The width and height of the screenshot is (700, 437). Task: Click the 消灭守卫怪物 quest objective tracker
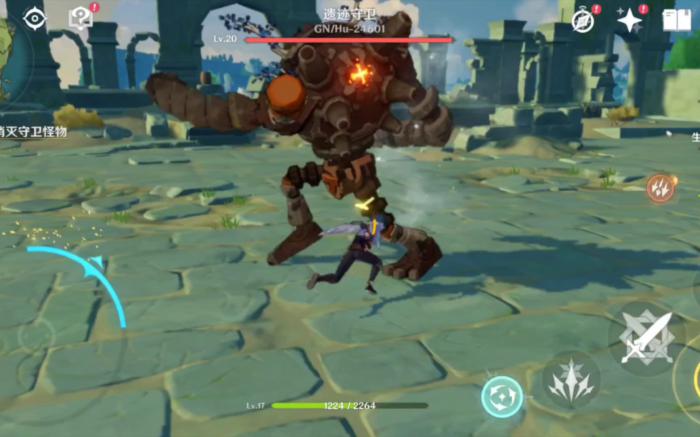click(33, 131)
